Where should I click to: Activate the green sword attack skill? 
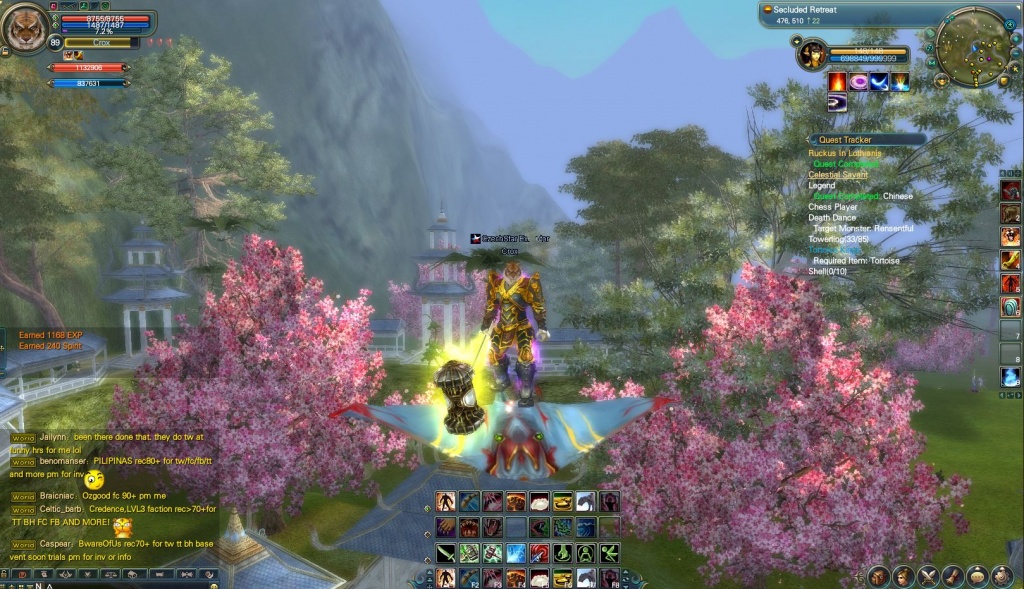click(446, 552)
